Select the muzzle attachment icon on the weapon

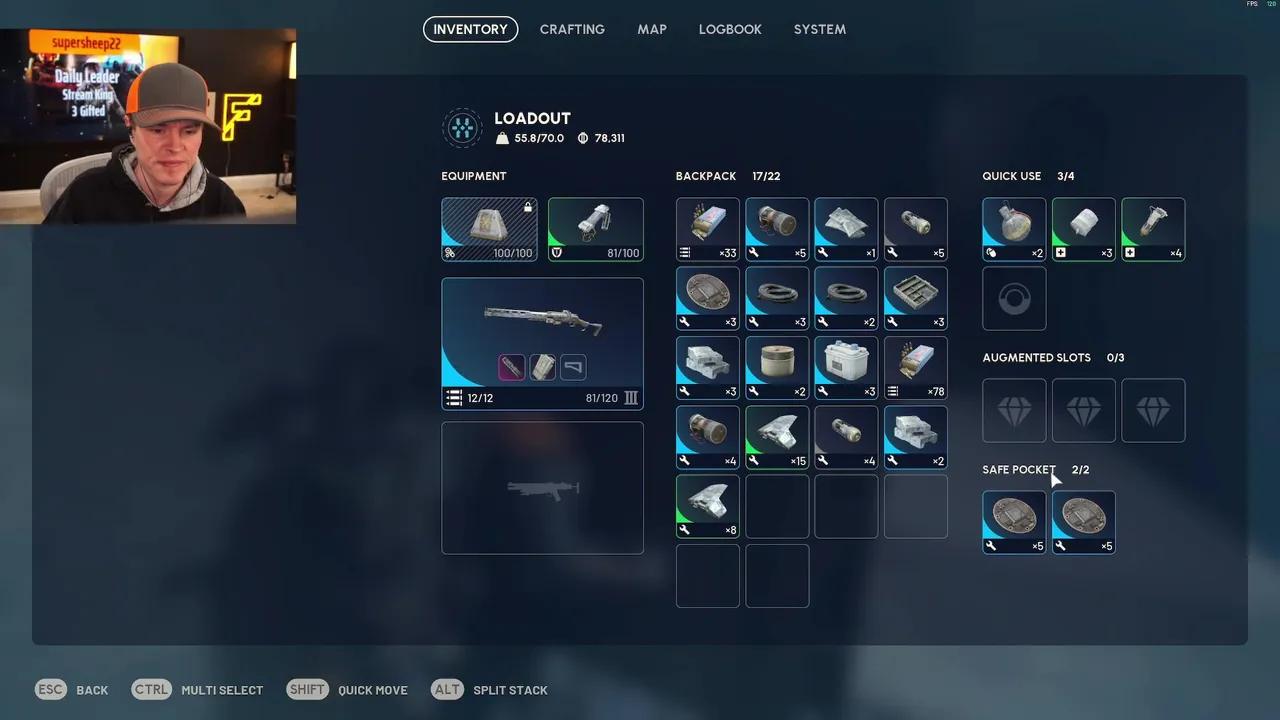(x=512, y=367)
